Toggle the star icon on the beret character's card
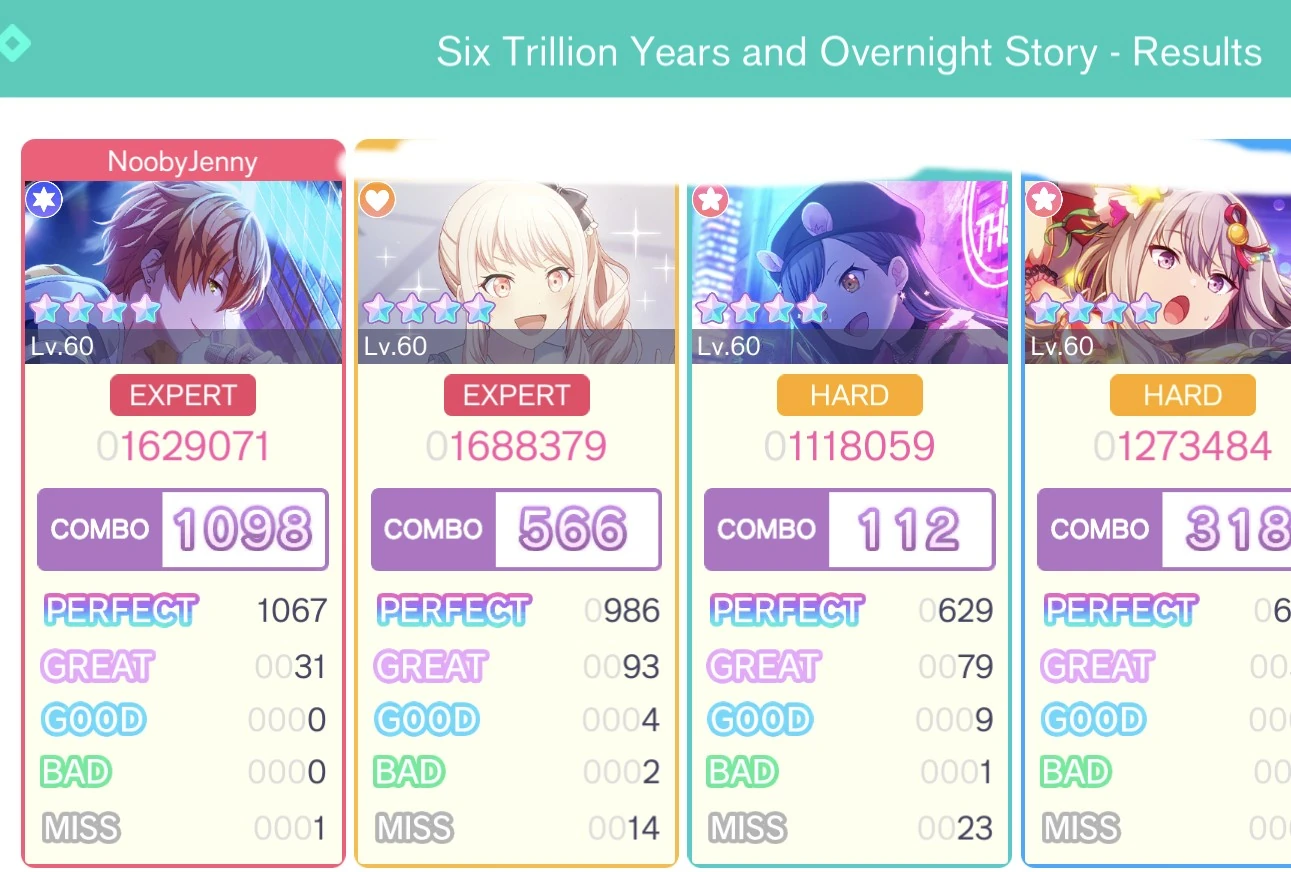This screenshot has width=1291, height=872. coord(710,200)
